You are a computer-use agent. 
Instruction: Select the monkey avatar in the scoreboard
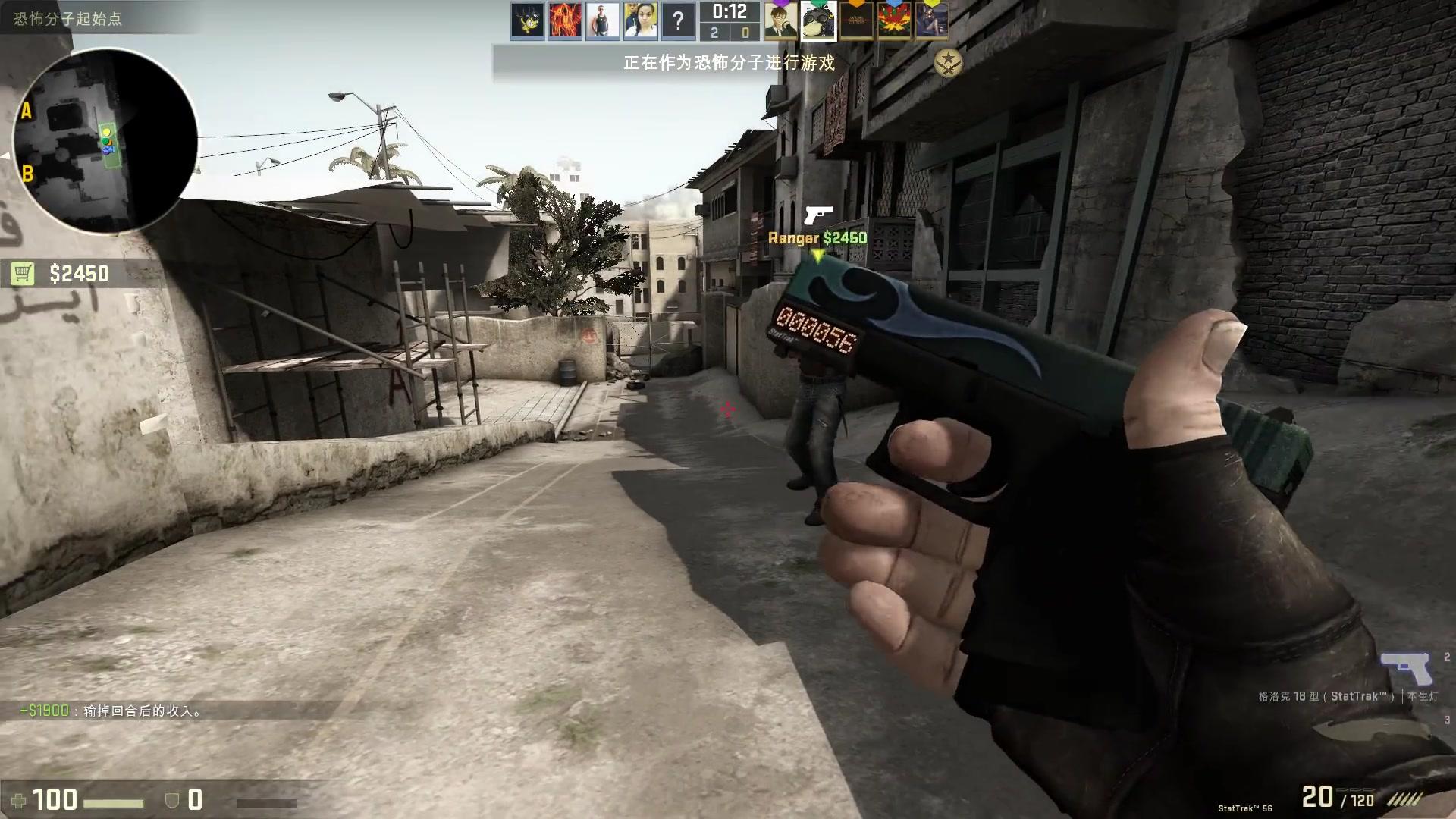pyautogui.click(x=819, y=23)
